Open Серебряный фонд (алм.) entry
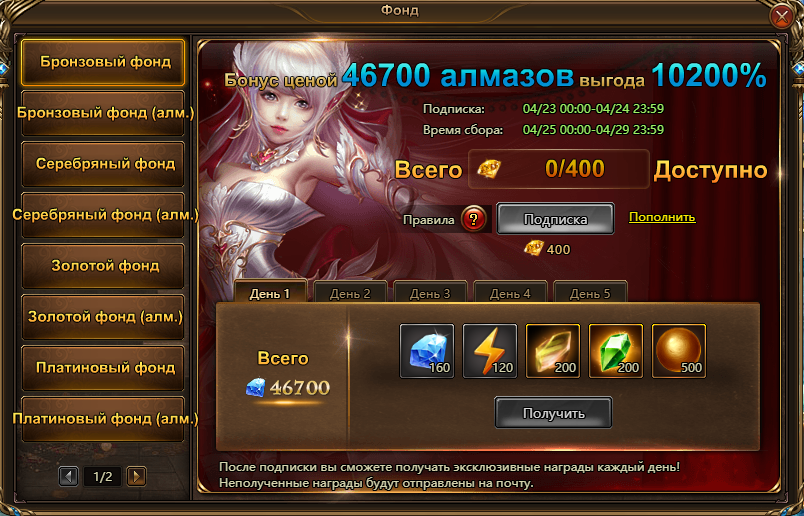 tap(103, 215)
